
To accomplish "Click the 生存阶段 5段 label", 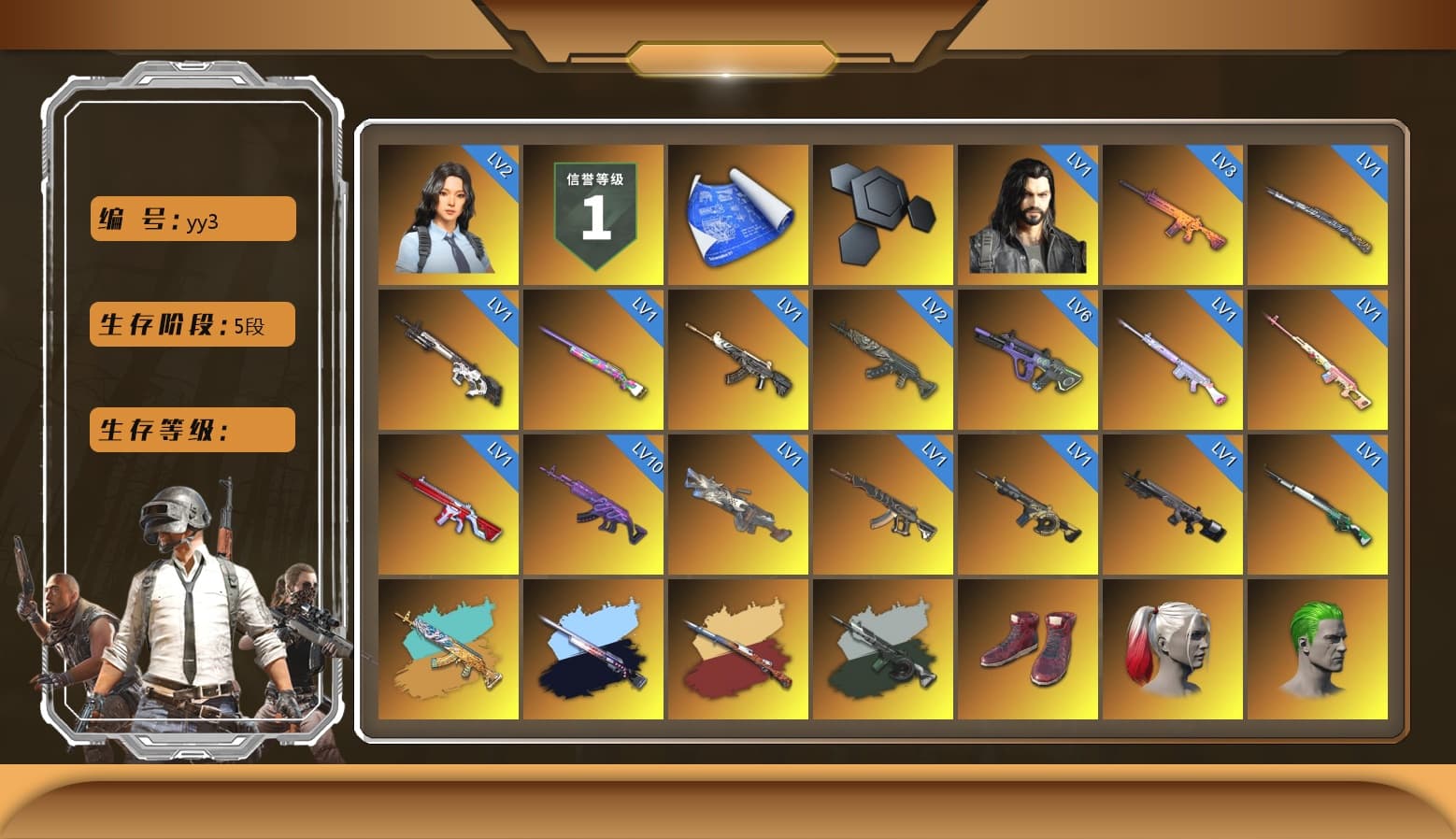I will pyautogui.click(x=192, y=324).
